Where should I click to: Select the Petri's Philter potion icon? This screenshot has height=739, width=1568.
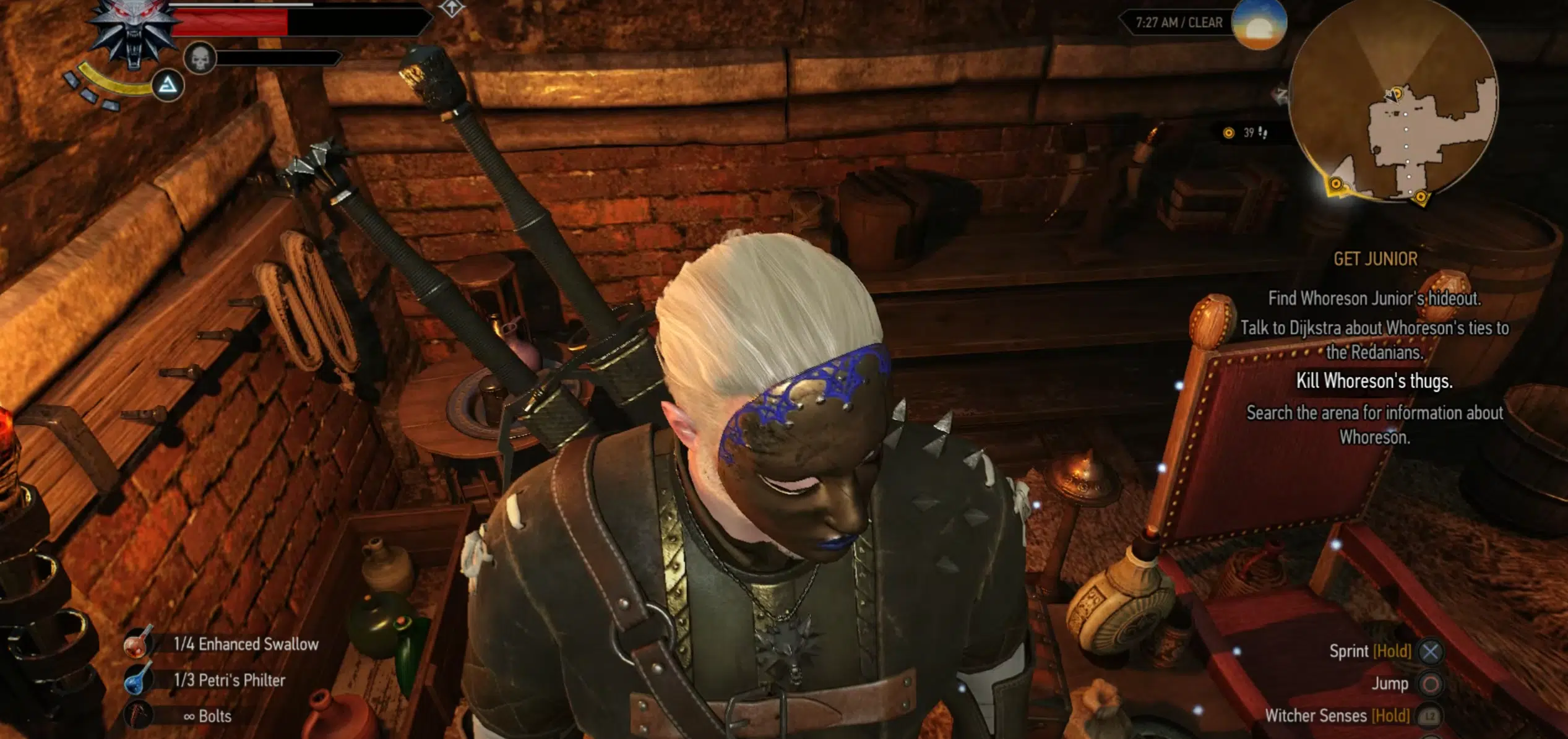click(x=137, y=681)
